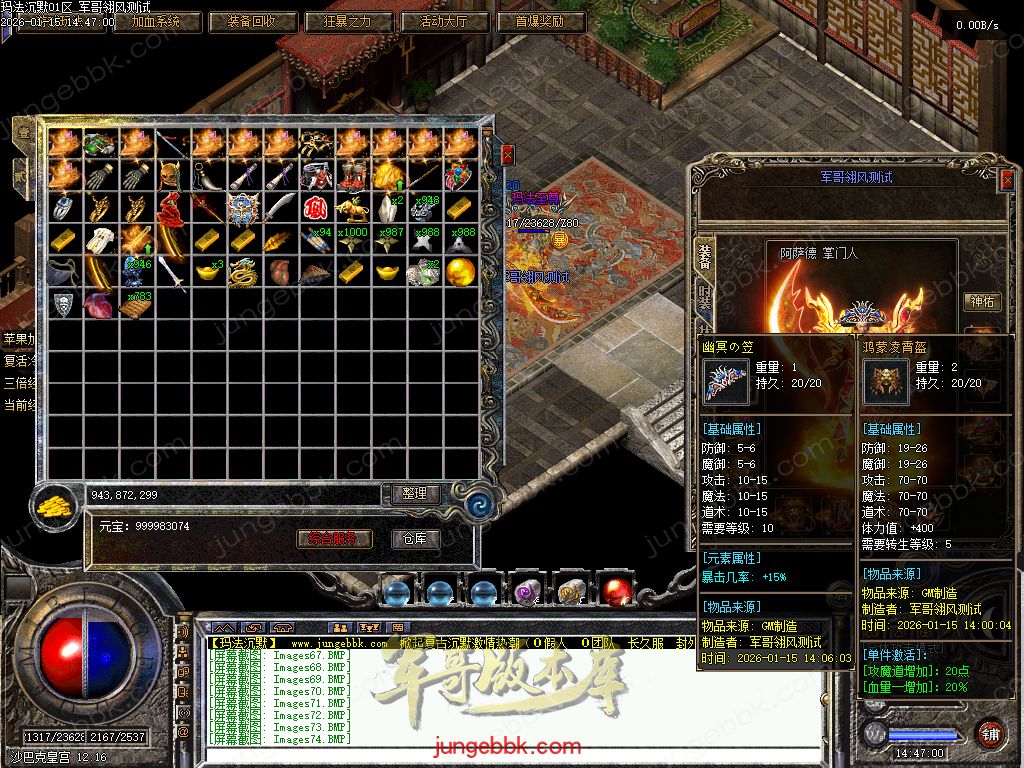Viewport: 1024px width, 768px height.
Task: Use the red orb quick-slot item
Action: 617,590
